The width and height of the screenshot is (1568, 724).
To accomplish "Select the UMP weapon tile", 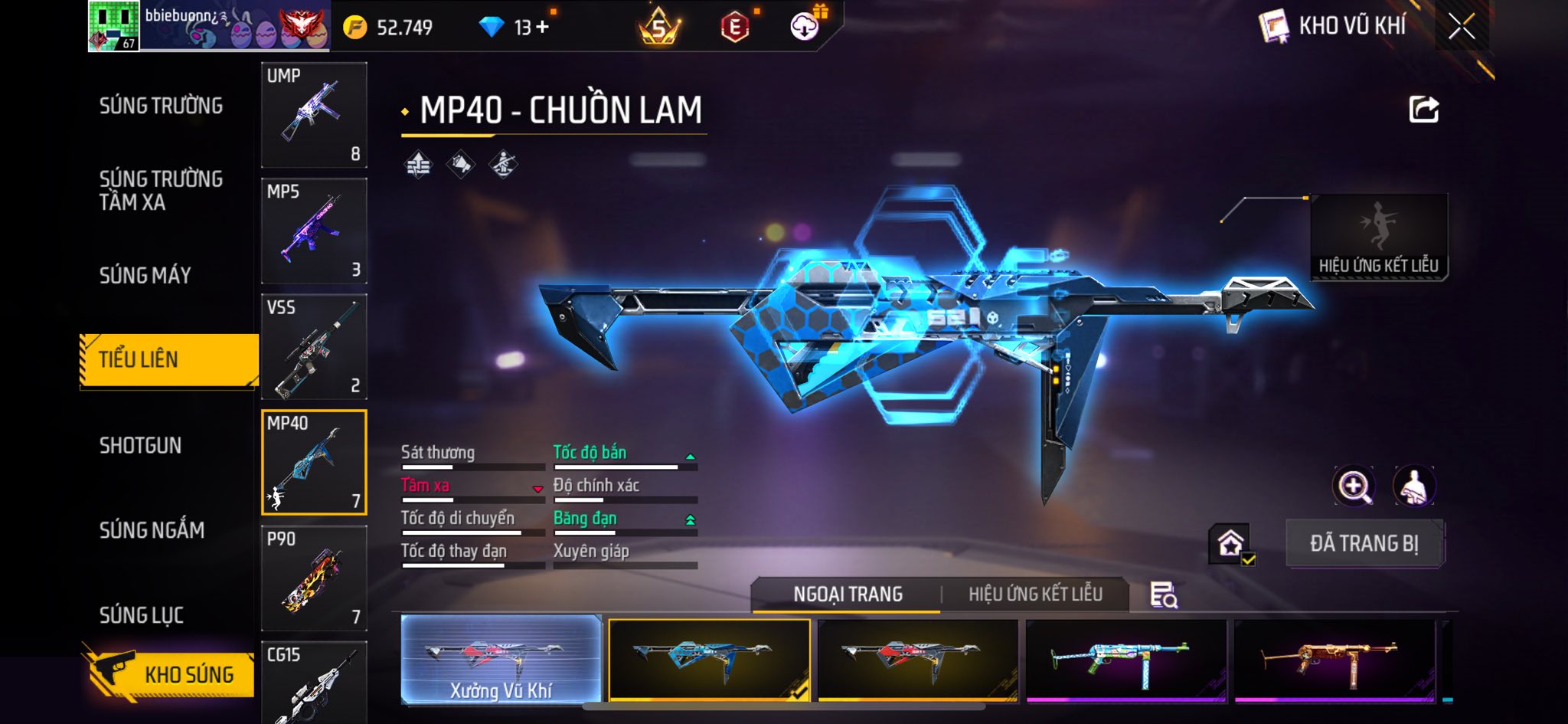I will coord(314,115).
